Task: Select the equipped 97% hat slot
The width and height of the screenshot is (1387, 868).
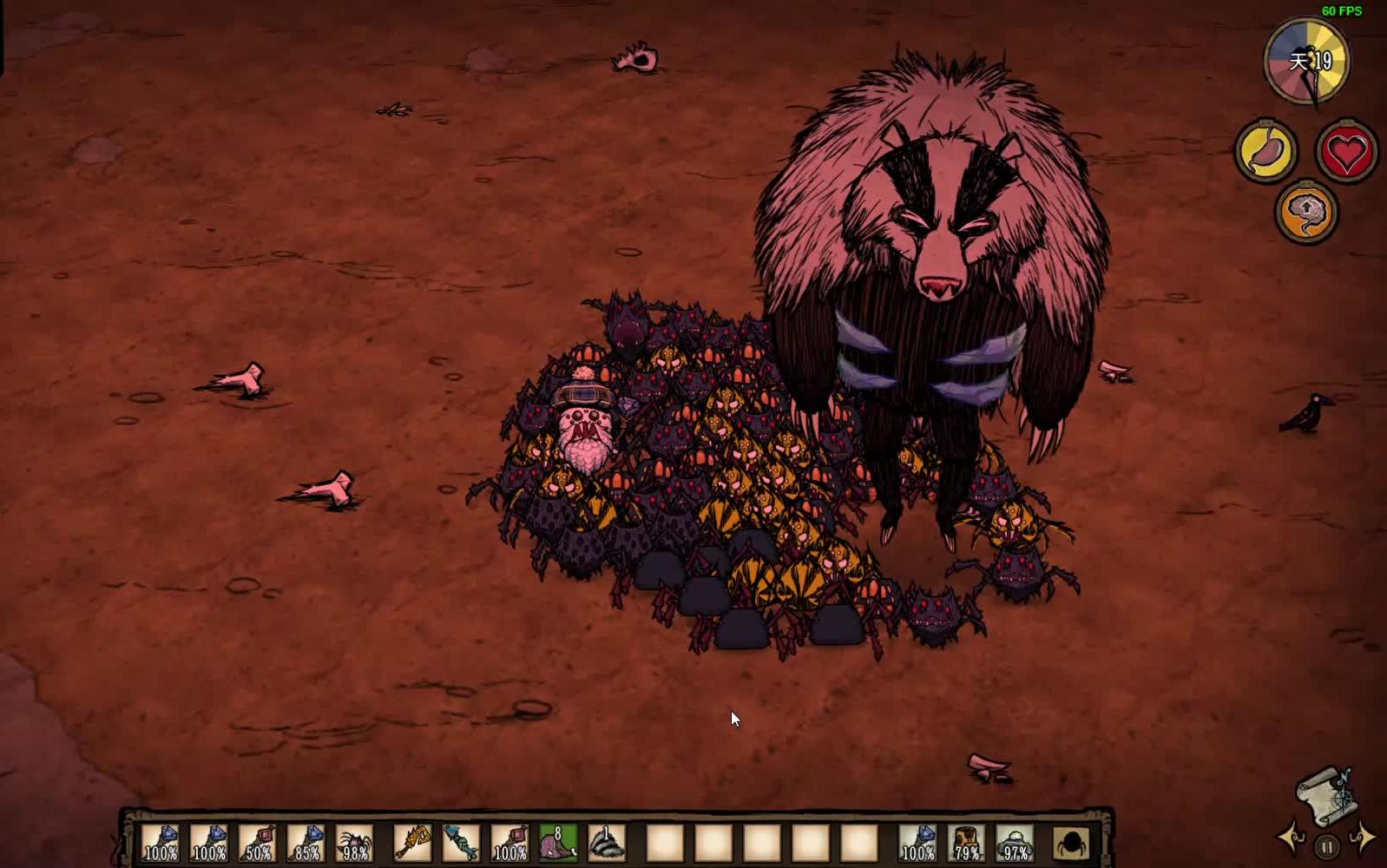Action: coord(1015,843)
